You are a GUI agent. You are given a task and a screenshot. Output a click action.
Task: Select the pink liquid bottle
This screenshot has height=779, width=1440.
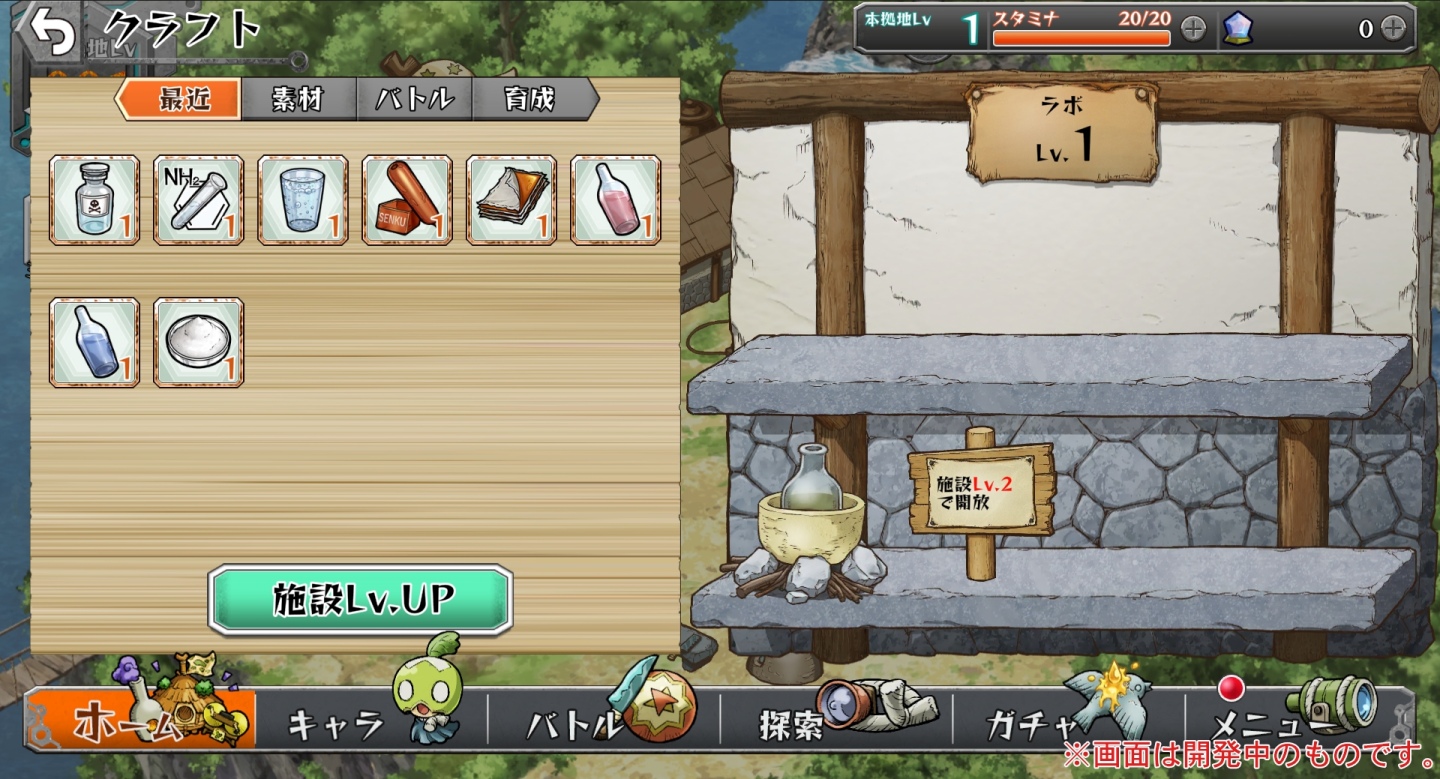[615, 200]
